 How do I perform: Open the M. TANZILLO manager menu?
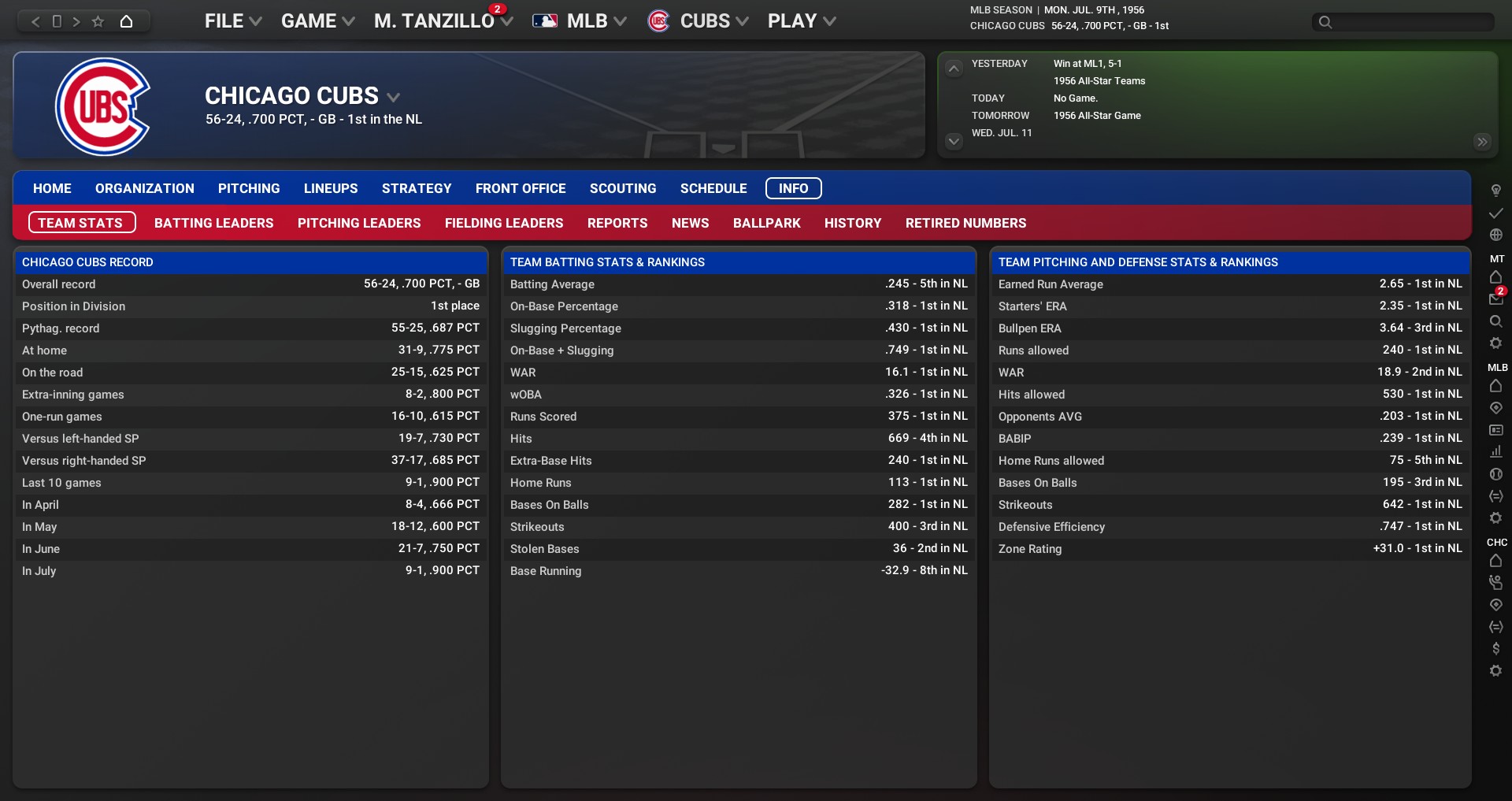click(443, 21)
